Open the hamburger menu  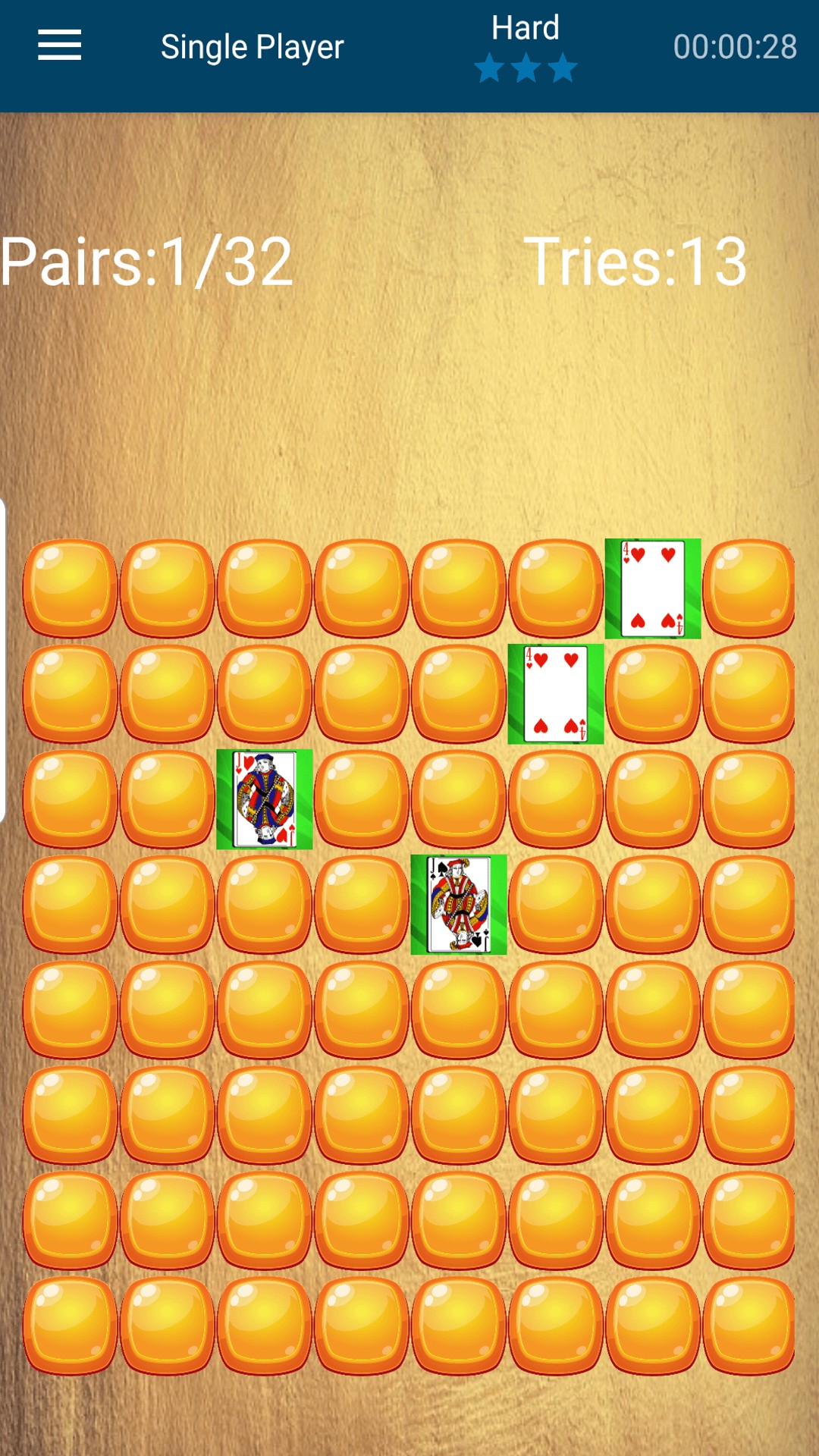point(60,45)
